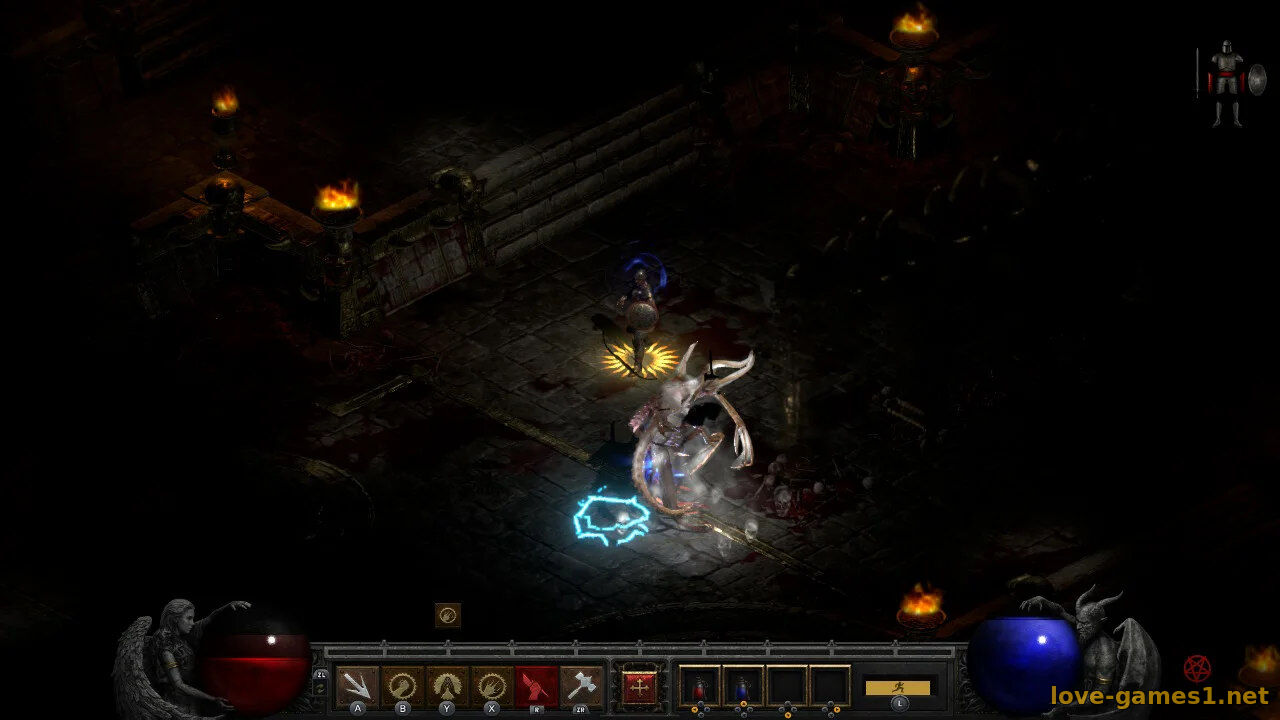
Task: Toggle the running man stamina bar
Action: [898, 688]
